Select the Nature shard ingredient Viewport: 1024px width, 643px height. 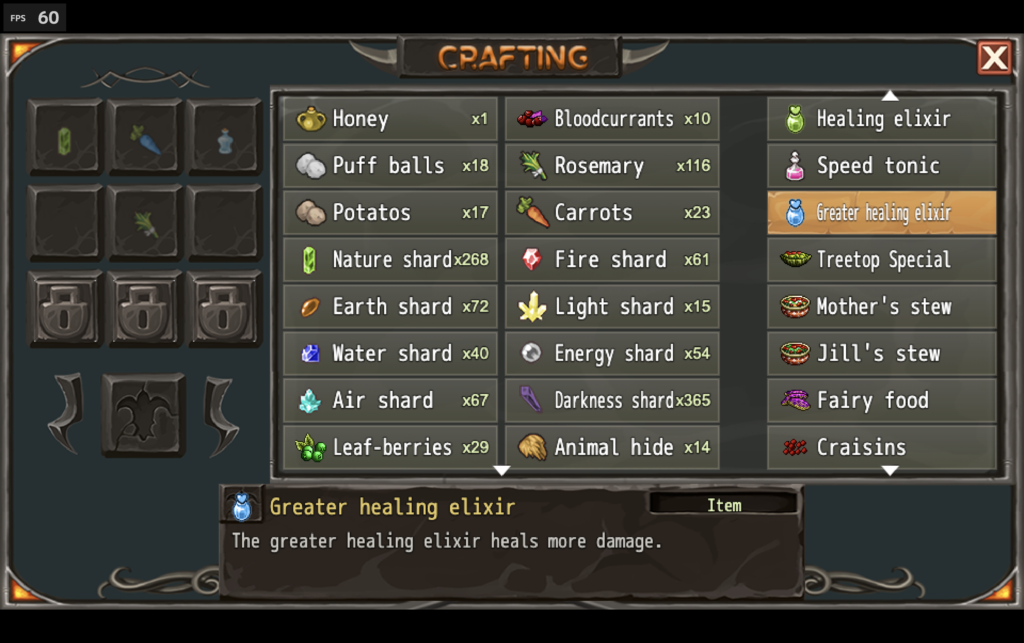[390, 260]
